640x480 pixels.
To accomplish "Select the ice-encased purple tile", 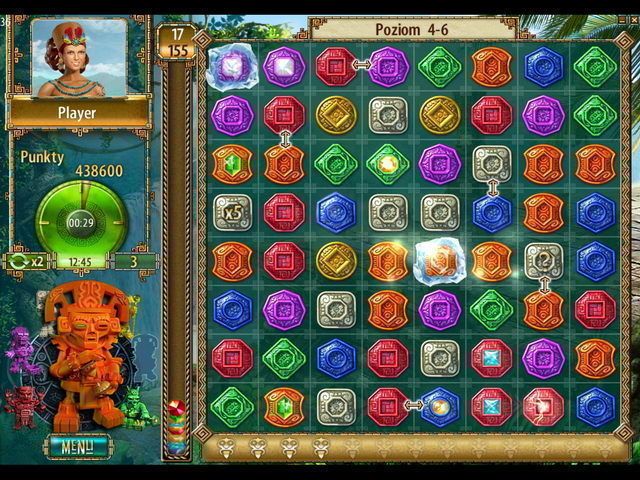I will (x=232, y=67).
